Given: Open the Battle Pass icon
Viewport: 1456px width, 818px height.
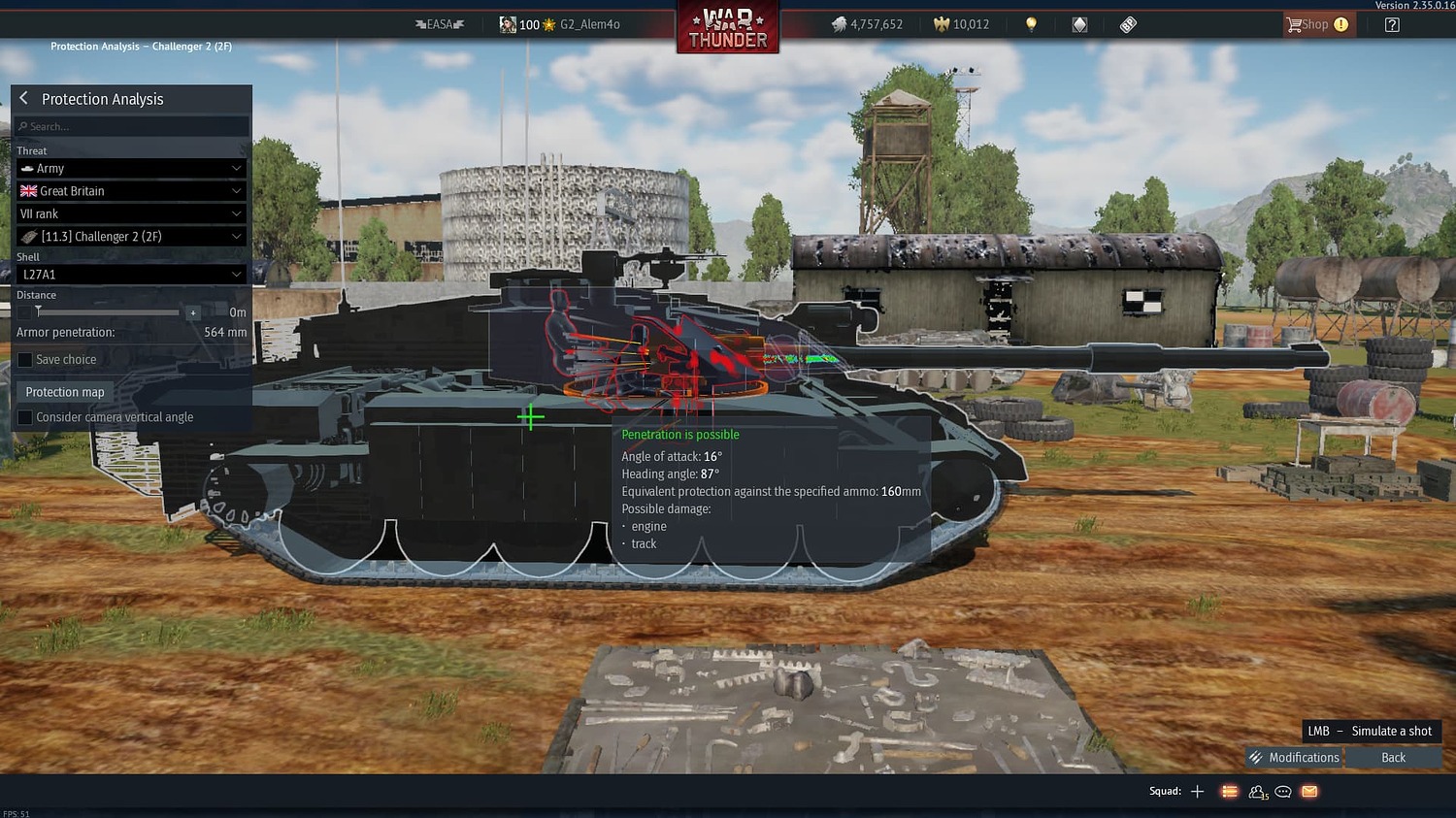Looking at the screenshot, I should [1127, 23].
